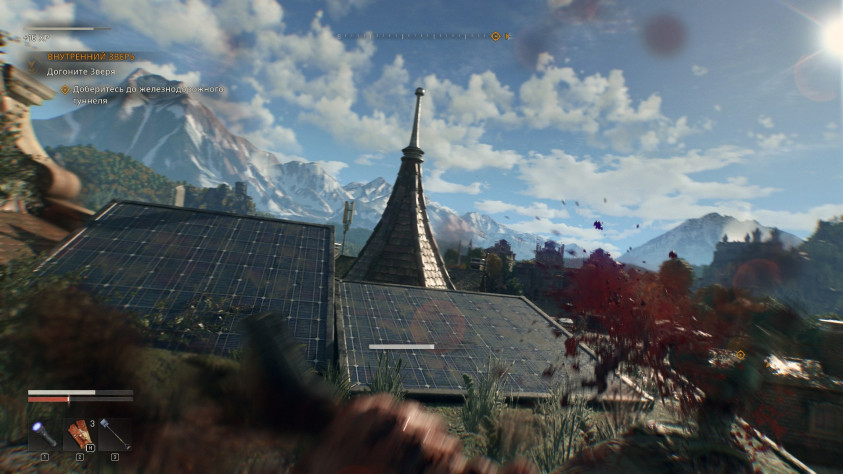Click the orange objective marker on the compass
This screenshot has height=474, width=843.
click(495, 36)
